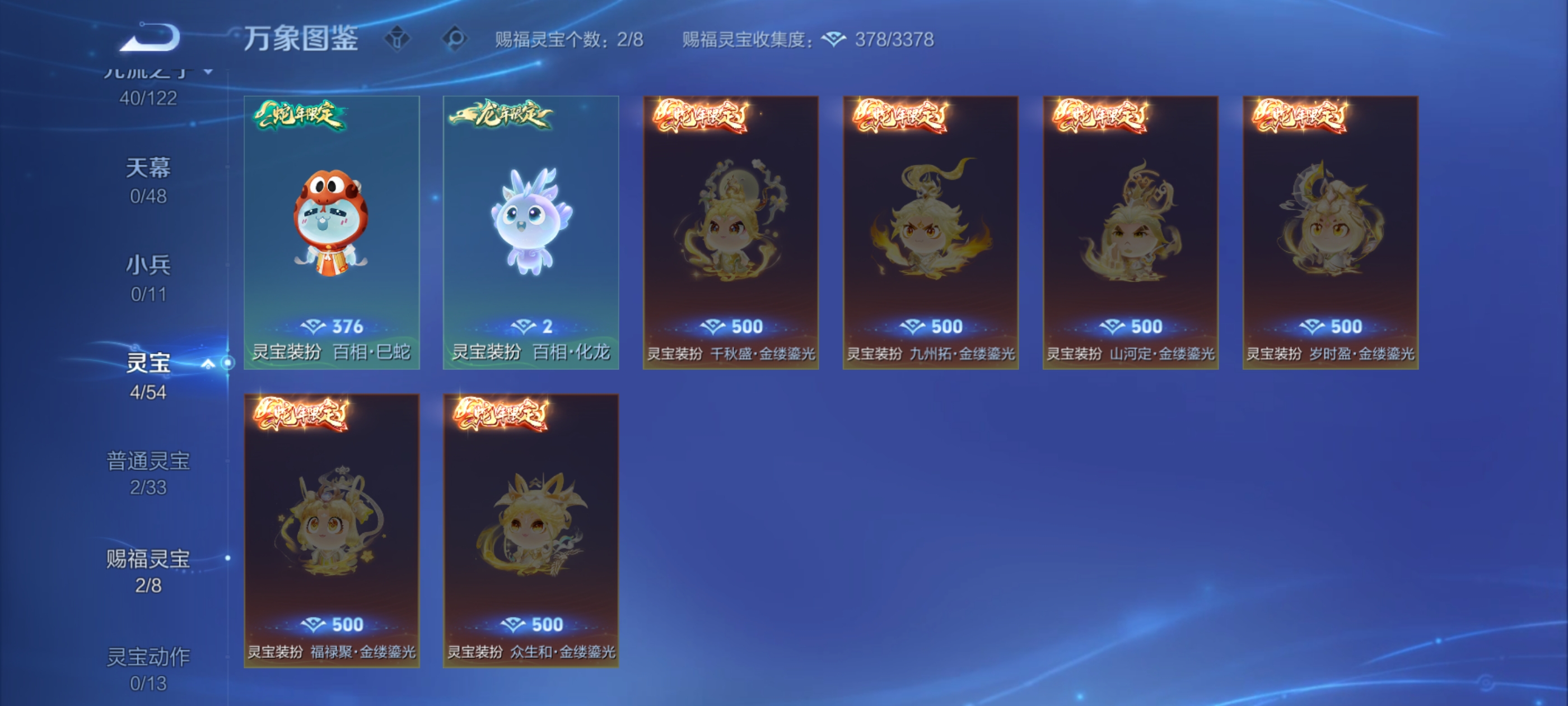Click the back arrow to exit 万象图鉴
Image resolution: width=1568 pixels, height=706 pixels.
[x=148, y=38]
